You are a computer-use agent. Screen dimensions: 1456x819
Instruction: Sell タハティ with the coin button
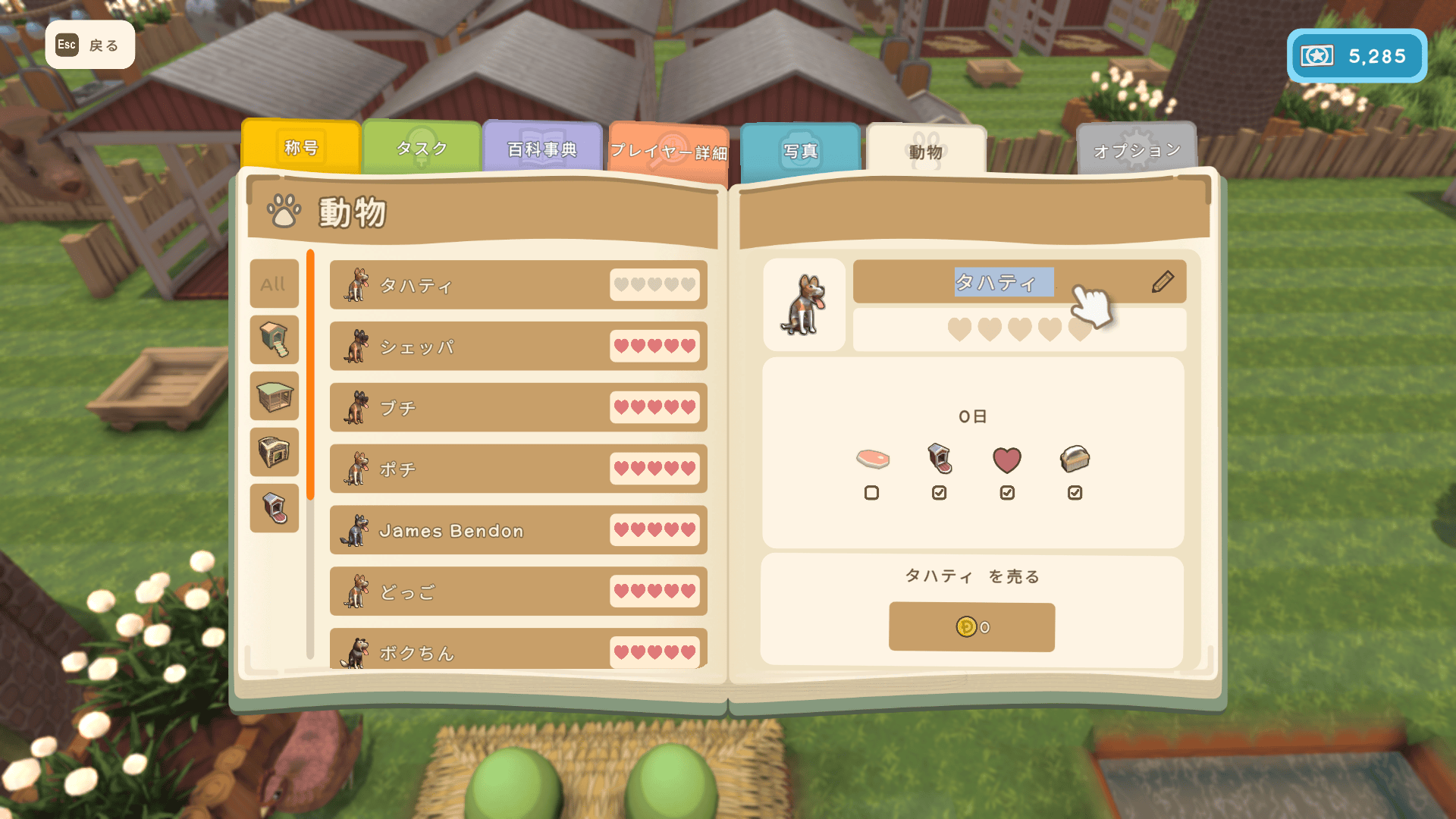point(971,627)
